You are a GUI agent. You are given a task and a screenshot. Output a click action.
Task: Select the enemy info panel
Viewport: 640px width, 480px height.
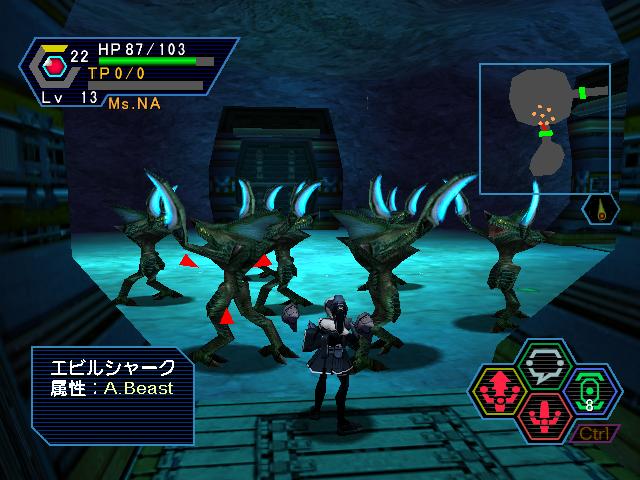(111, 393)
